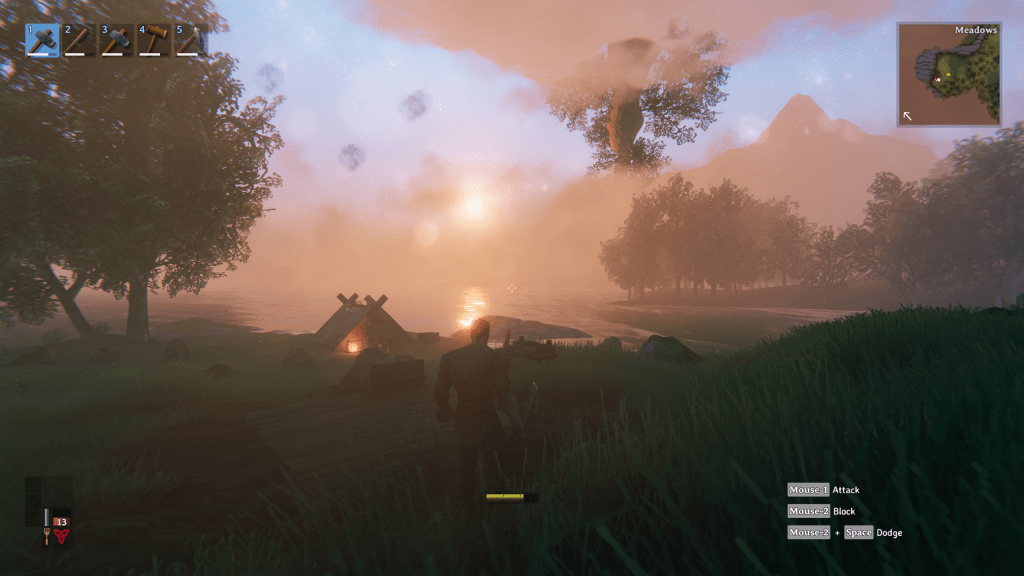Select the wooden building hammer in slot 4
Image resolution: width=1024 pixels, height=576 pixels.
[154, 39]
